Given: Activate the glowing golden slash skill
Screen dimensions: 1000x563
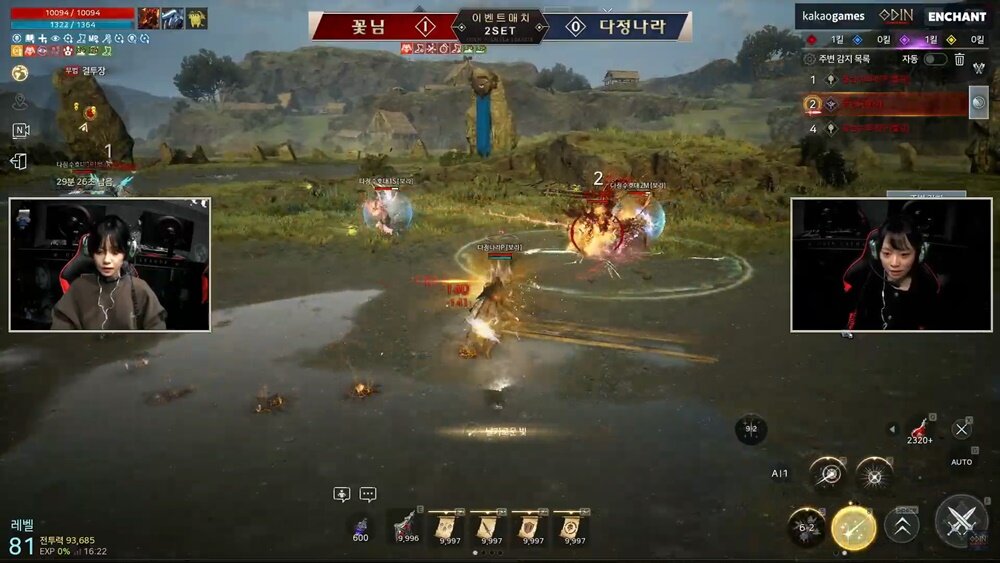Looking at the screenshot, I should 853,527.
